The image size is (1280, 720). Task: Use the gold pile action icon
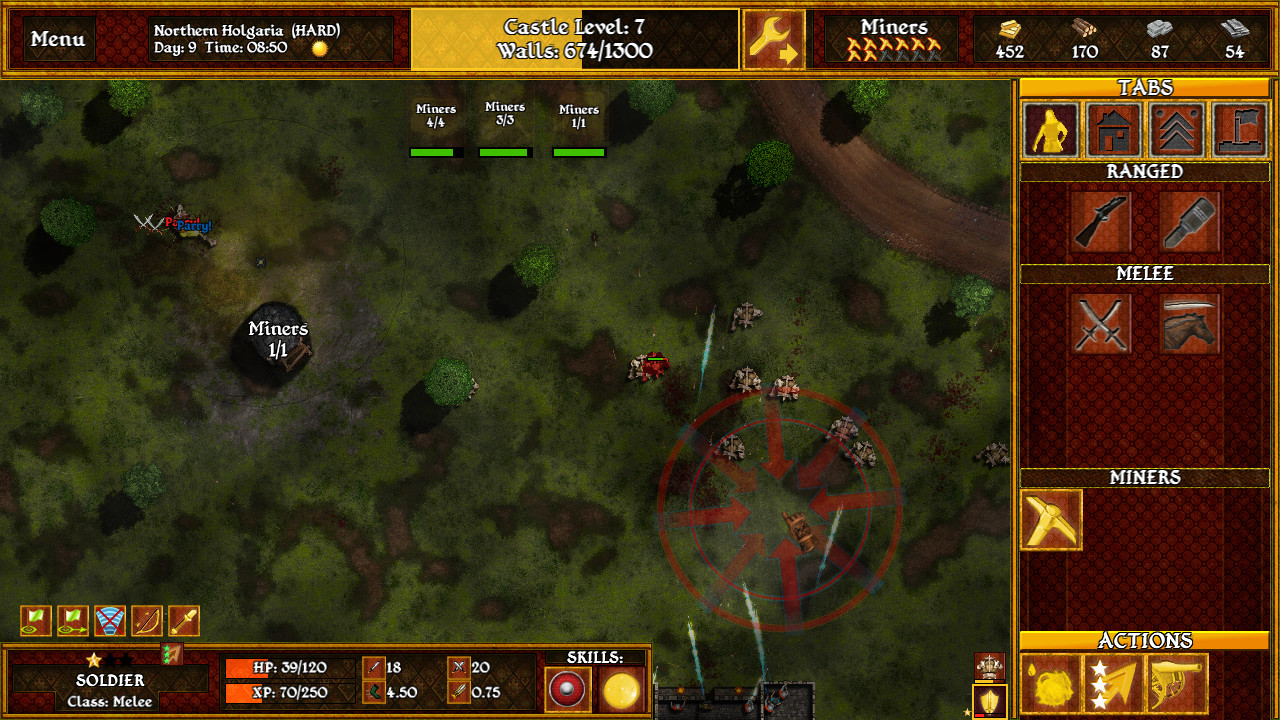1050,683
